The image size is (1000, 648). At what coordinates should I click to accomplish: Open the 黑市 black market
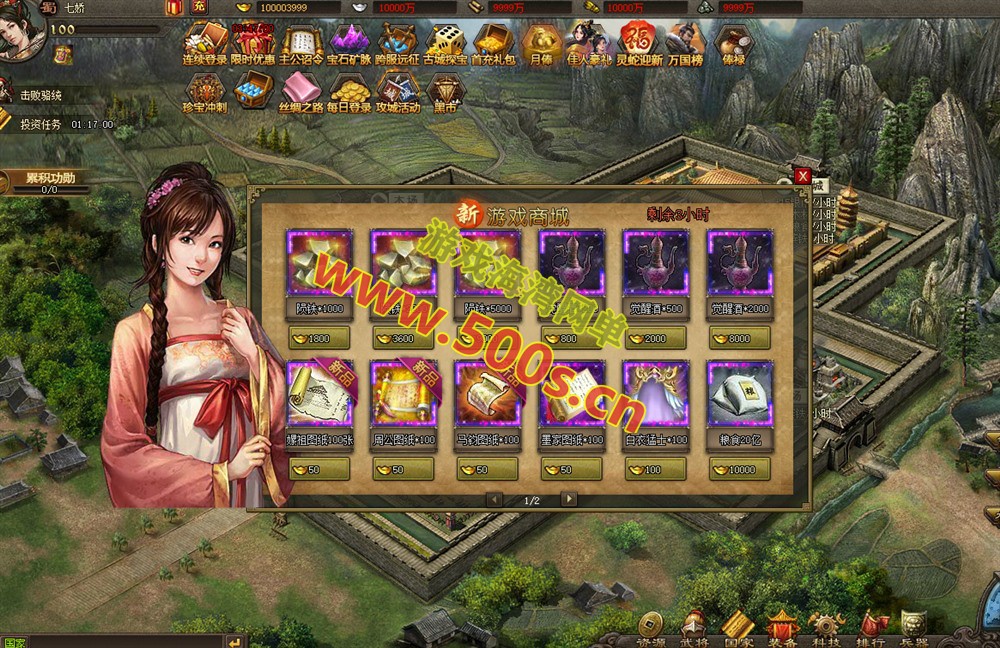pos(446,93)
